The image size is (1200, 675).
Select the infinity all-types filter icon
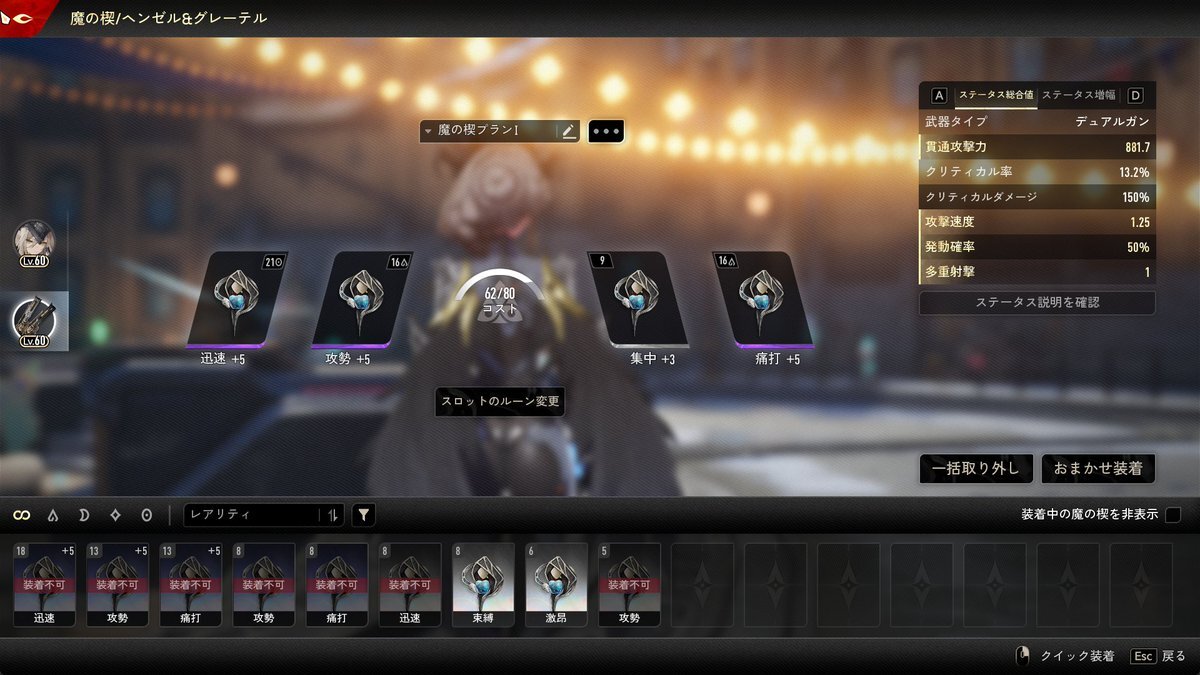point(21,515)
